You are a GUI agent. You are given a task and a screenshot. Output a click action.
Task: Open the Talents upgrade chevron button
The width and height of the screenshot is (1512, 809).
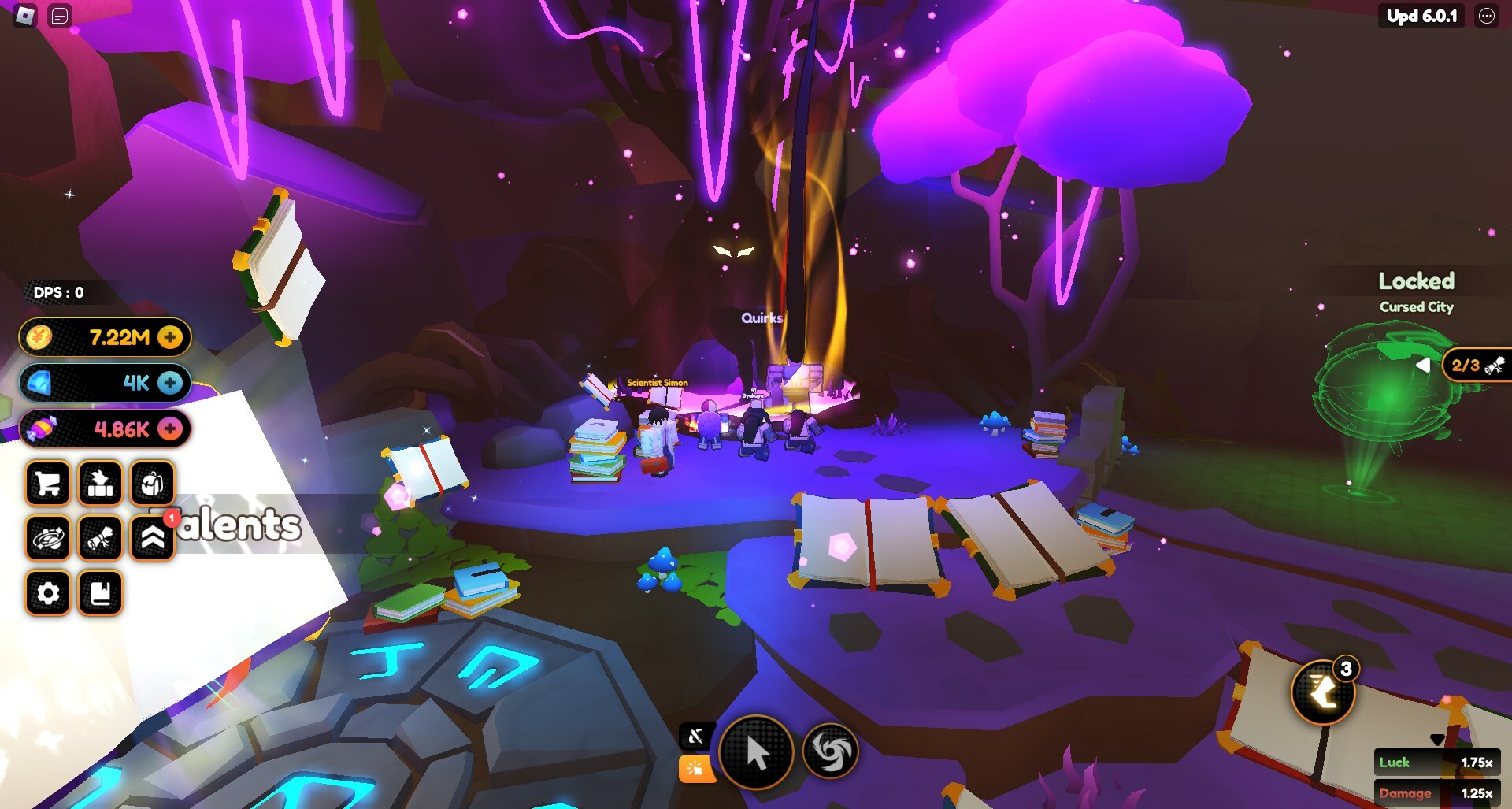152,539
